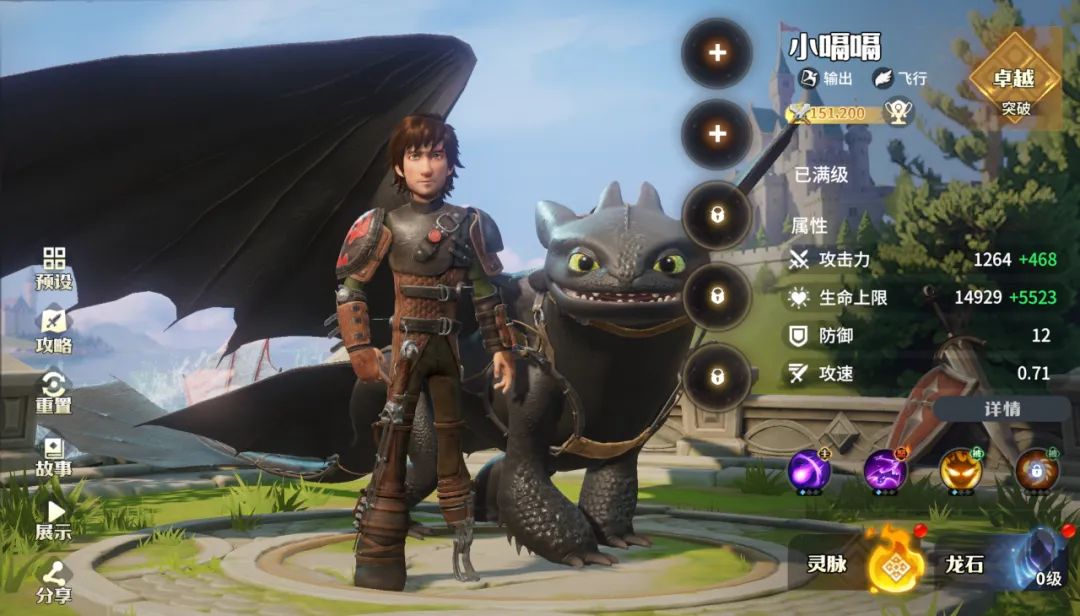Click the trophy icon beside the power score

tap(900, 112)
